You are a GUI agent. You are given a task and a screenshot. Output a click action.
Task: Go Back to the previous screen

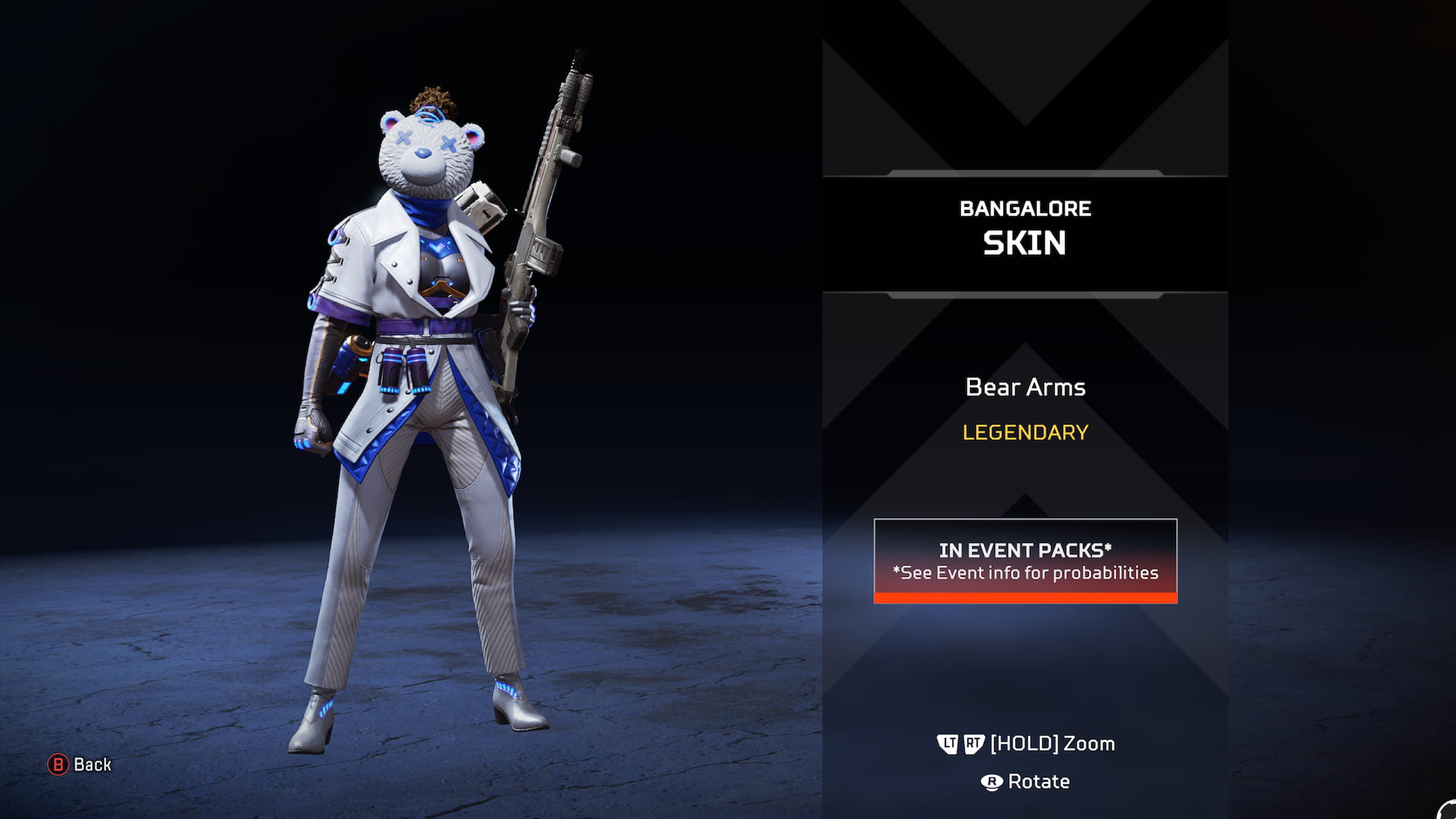pos(80,764)
